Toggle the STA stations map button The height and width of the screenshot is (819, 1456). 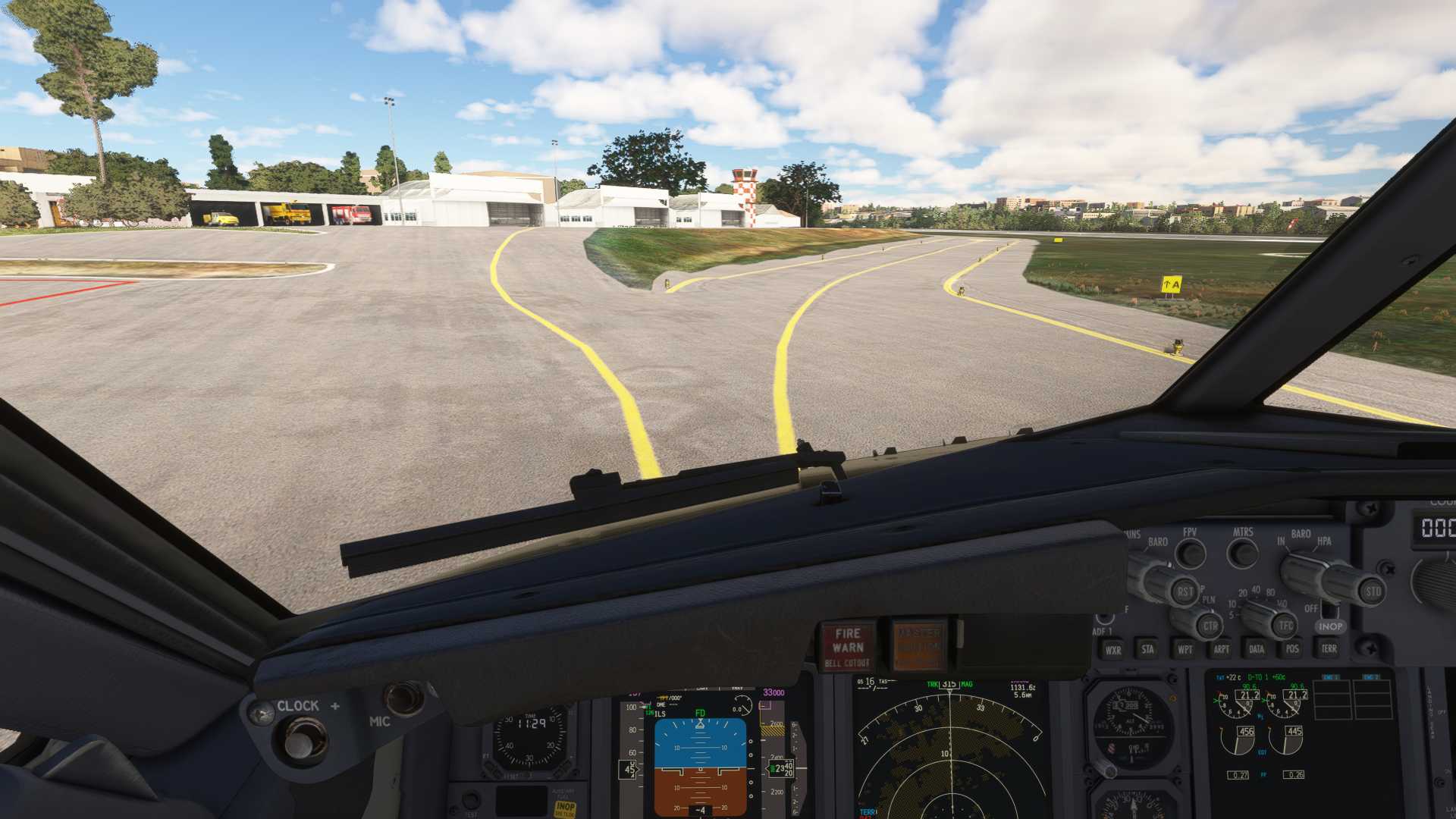pyautogui.click(x=1148, y=649)
